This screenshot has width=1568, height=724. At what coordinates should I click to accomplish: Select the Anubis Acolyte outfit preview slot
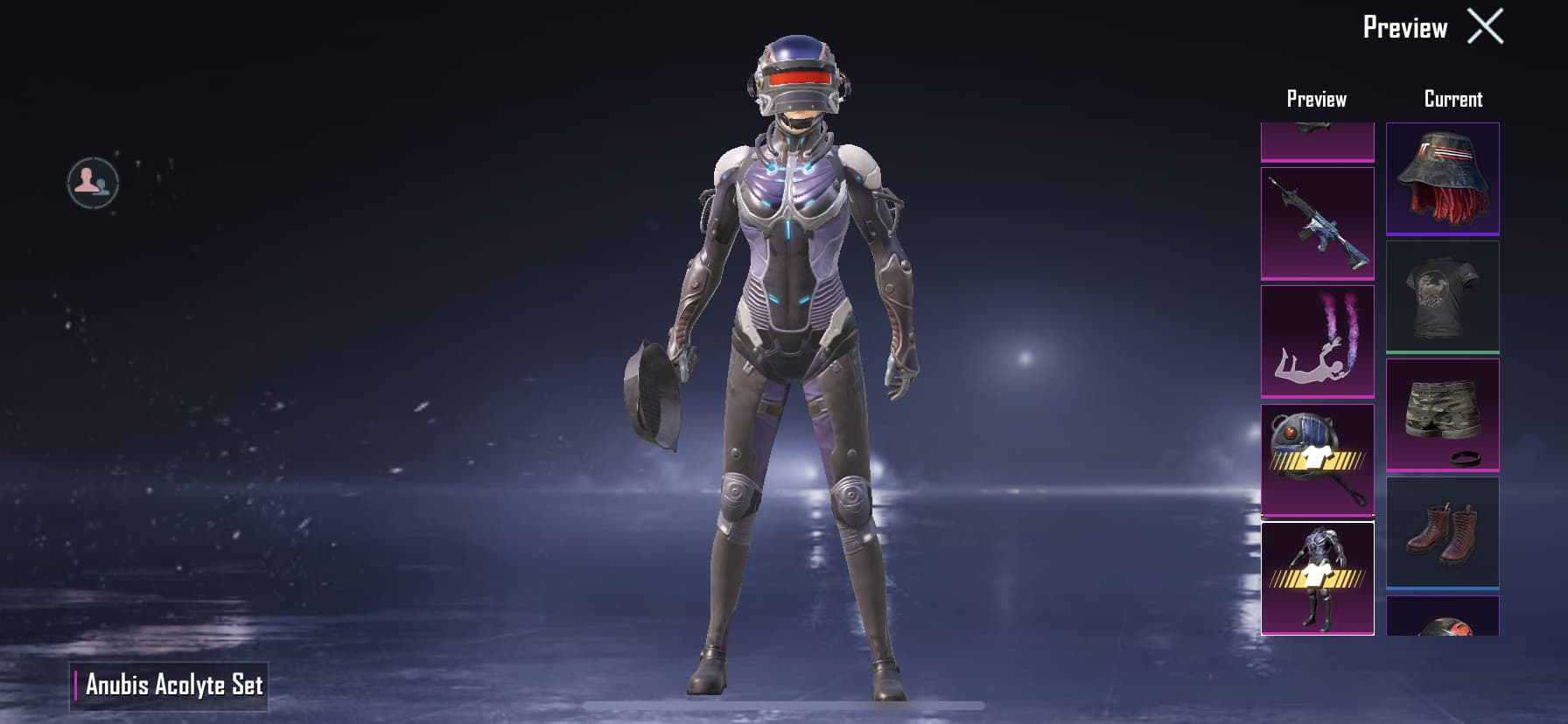coord(1317,578)
